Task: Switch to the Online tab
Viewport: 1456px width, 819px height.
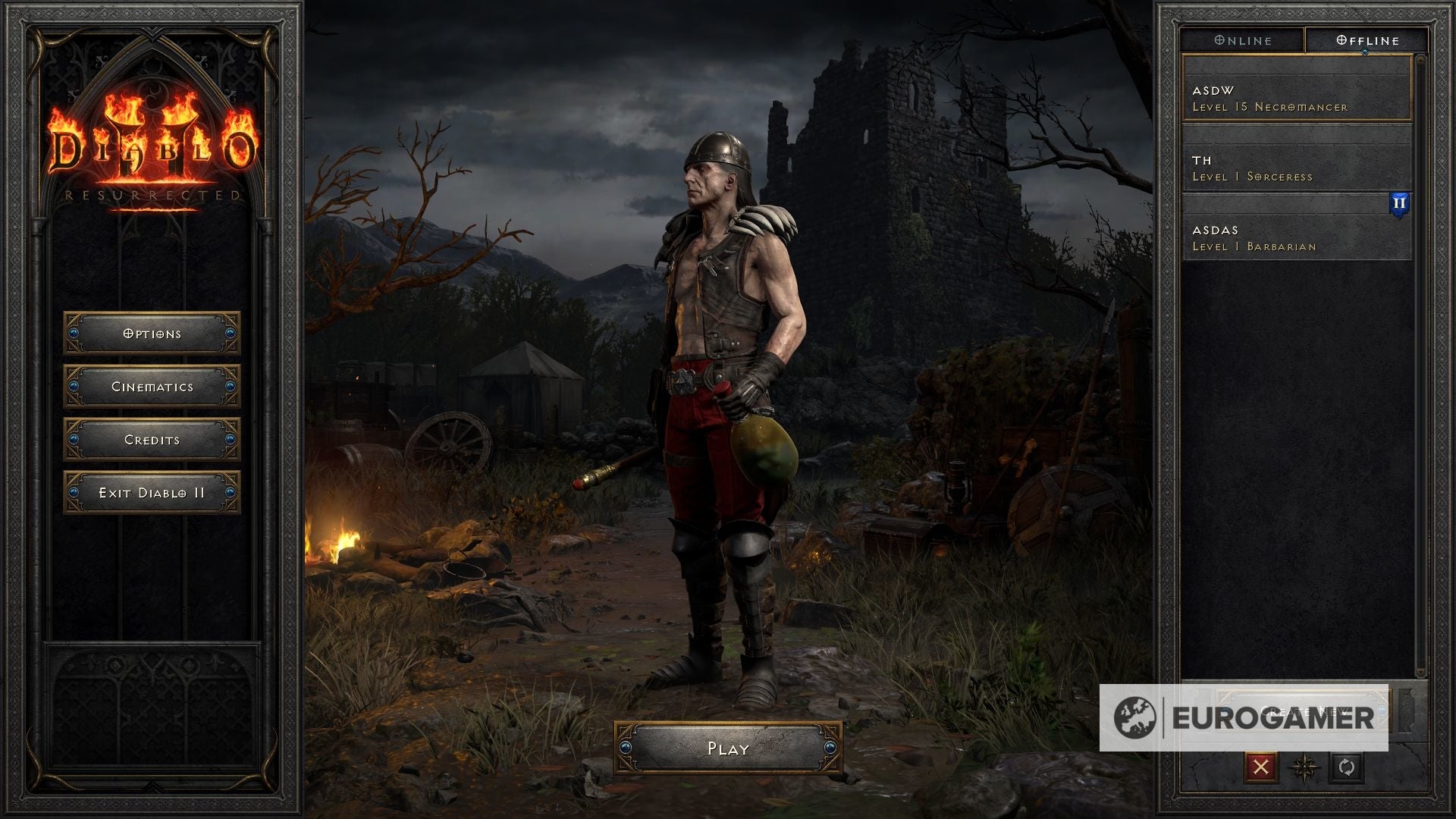Action: (1241, 40)
